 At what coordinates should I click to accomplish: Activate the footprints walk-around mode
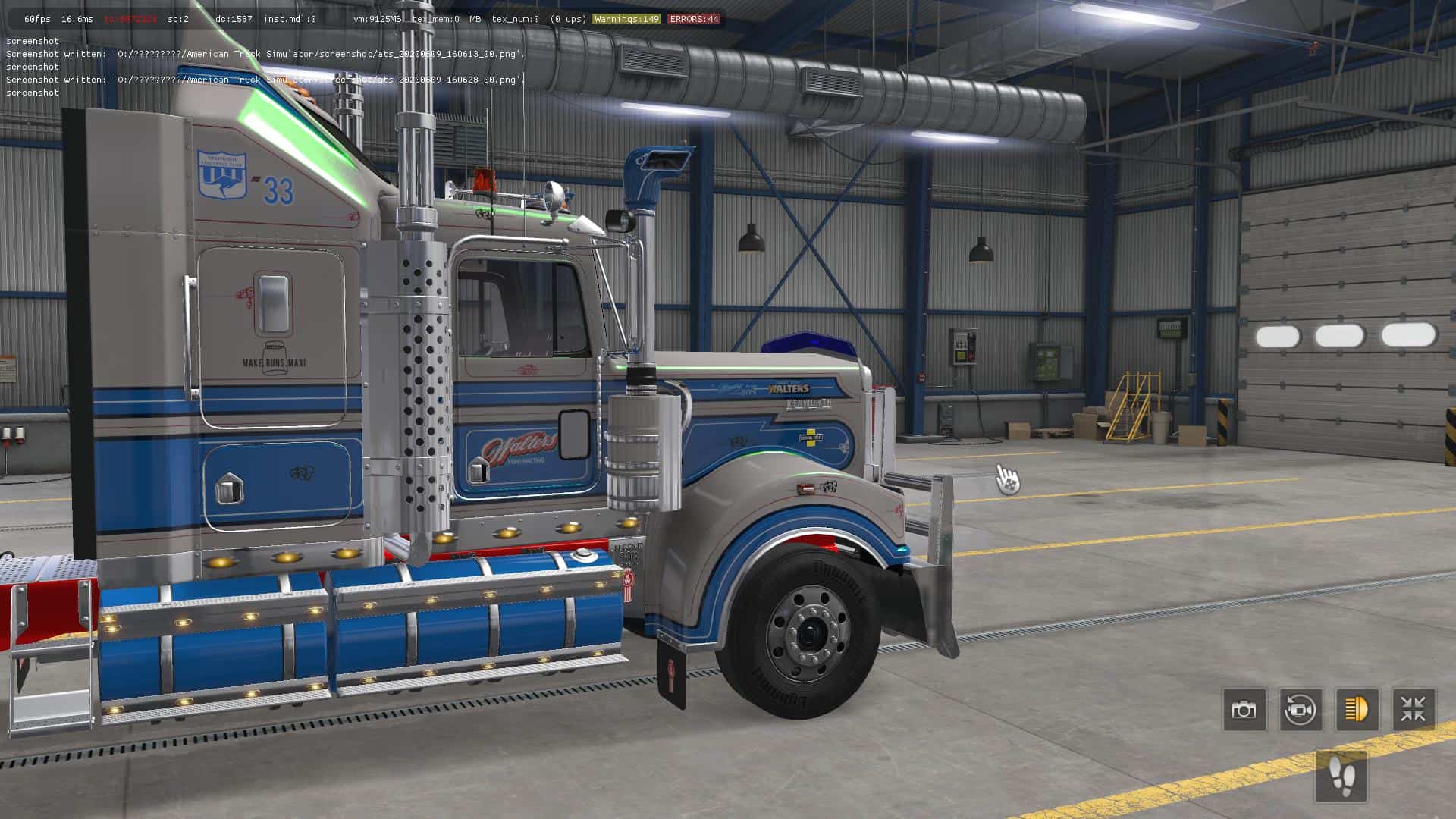pos(1342,777)
